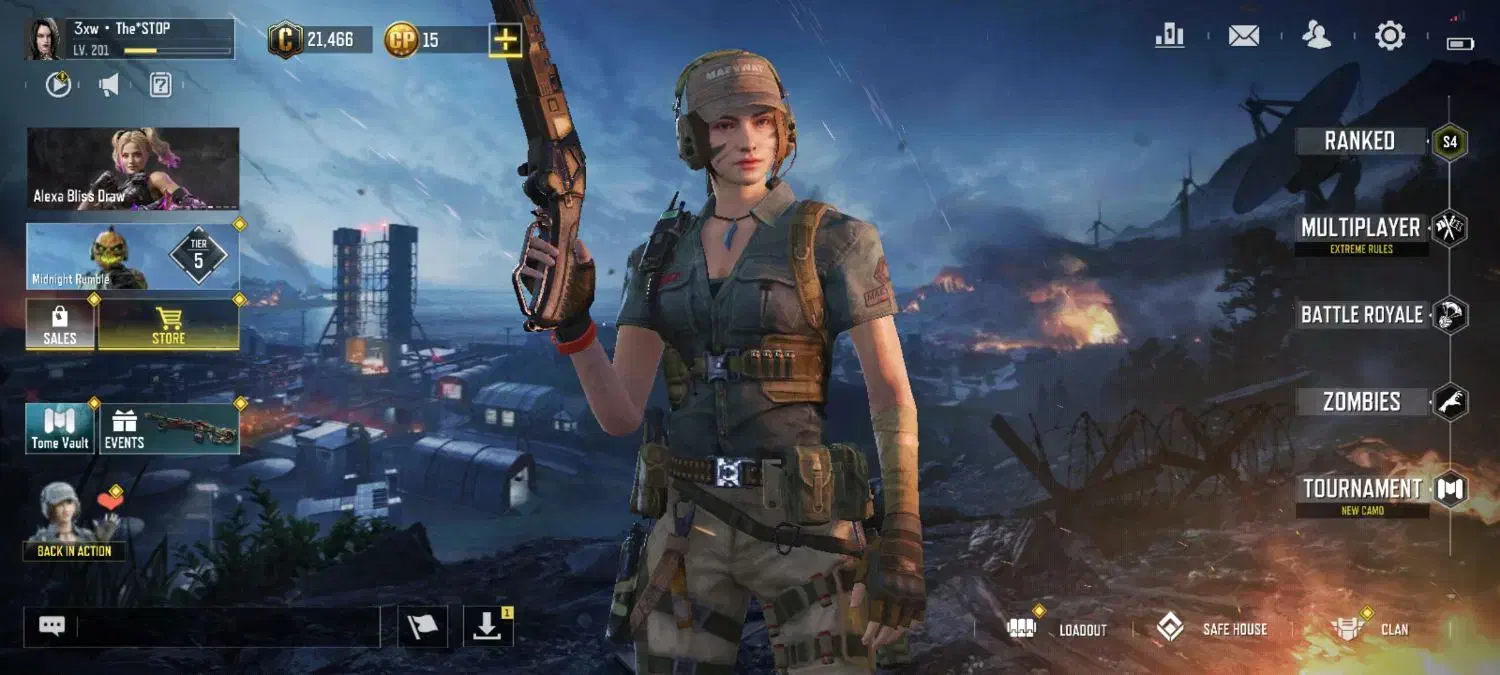Open the Clan page

point(1369,629)
